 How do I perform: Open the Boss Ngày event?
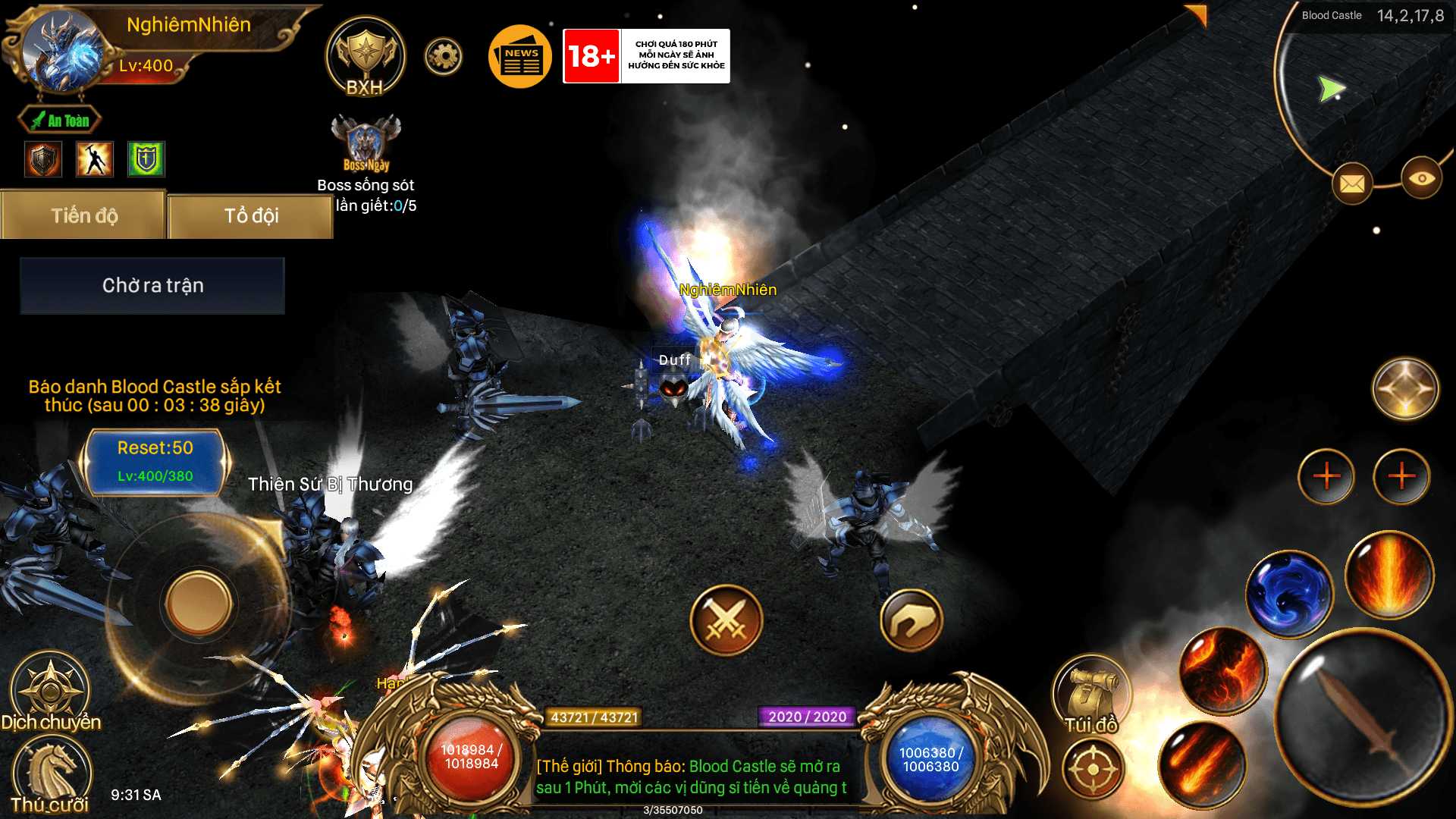pyautogui.click(x=366, y=143)
